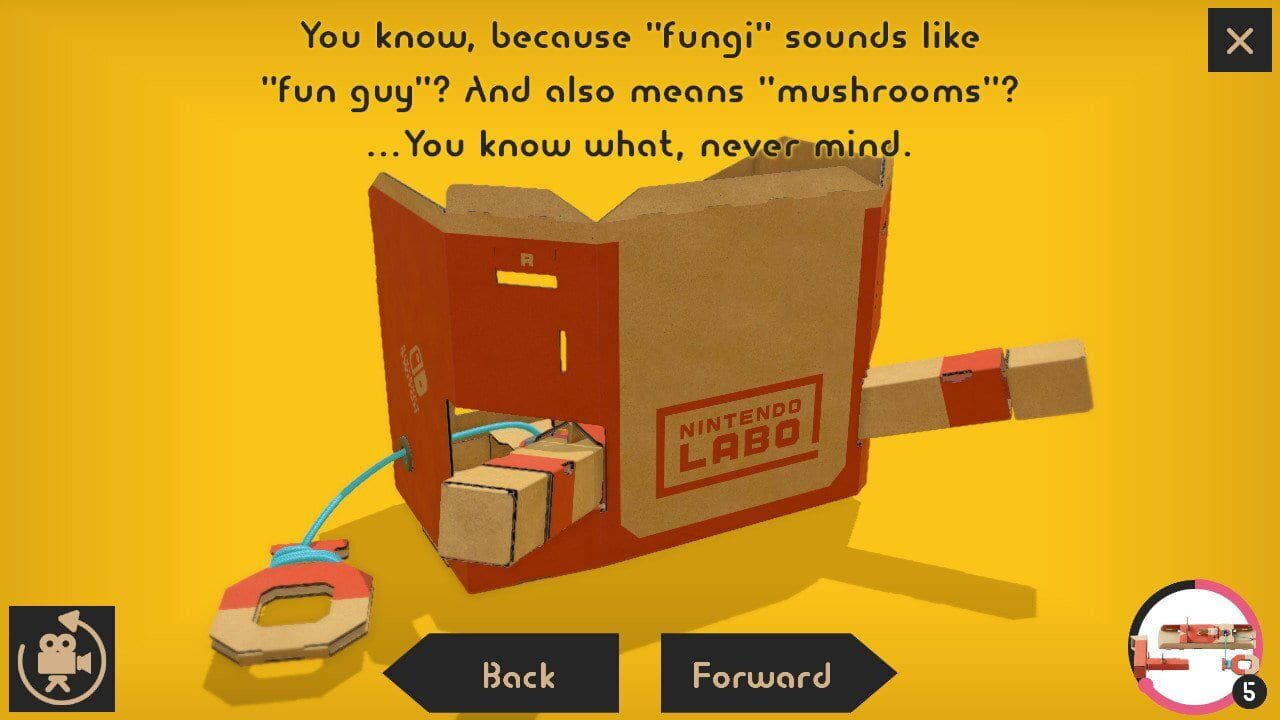Click the rewind-camera movie icon in the corner
The image size is (1280, 720).
pyautogui.click(x=62, y=657)
